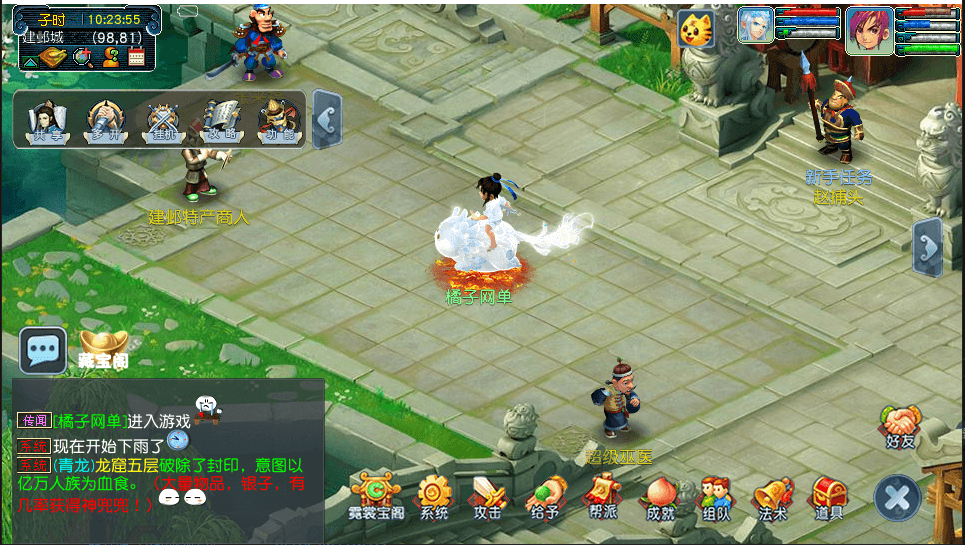Show the 成就 (Achievements) peach icon

coord(660,493)
